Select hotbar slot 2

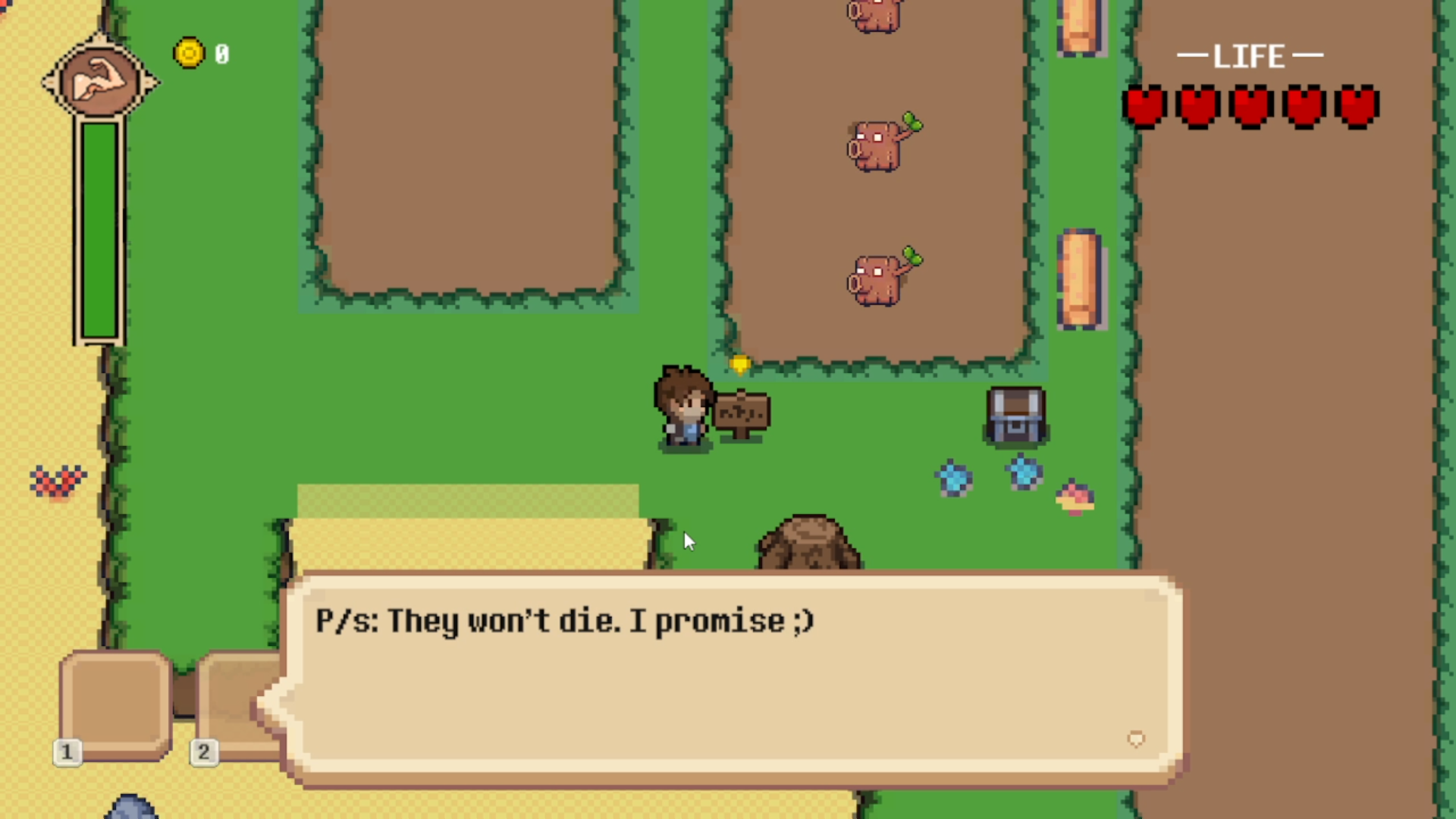click(235, 705)
